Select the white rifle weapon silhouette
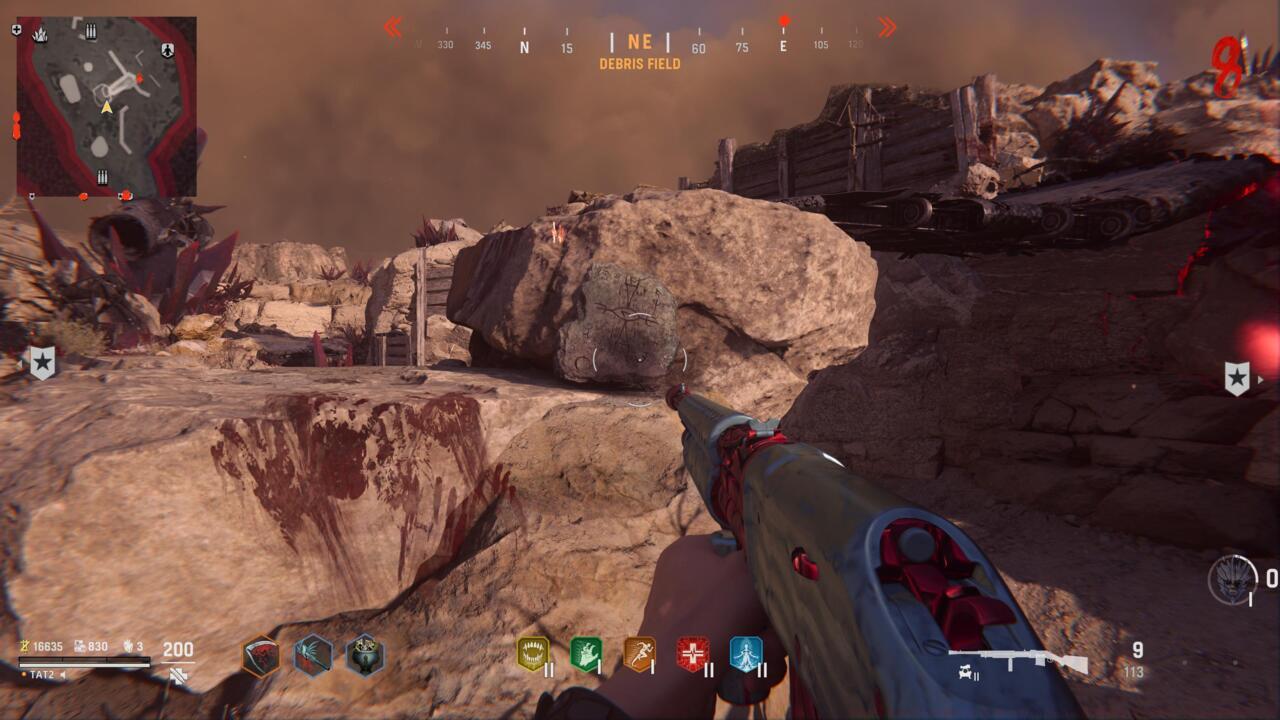The height and width of the screenshot is (720, 1280). [x=1018, y=661]
